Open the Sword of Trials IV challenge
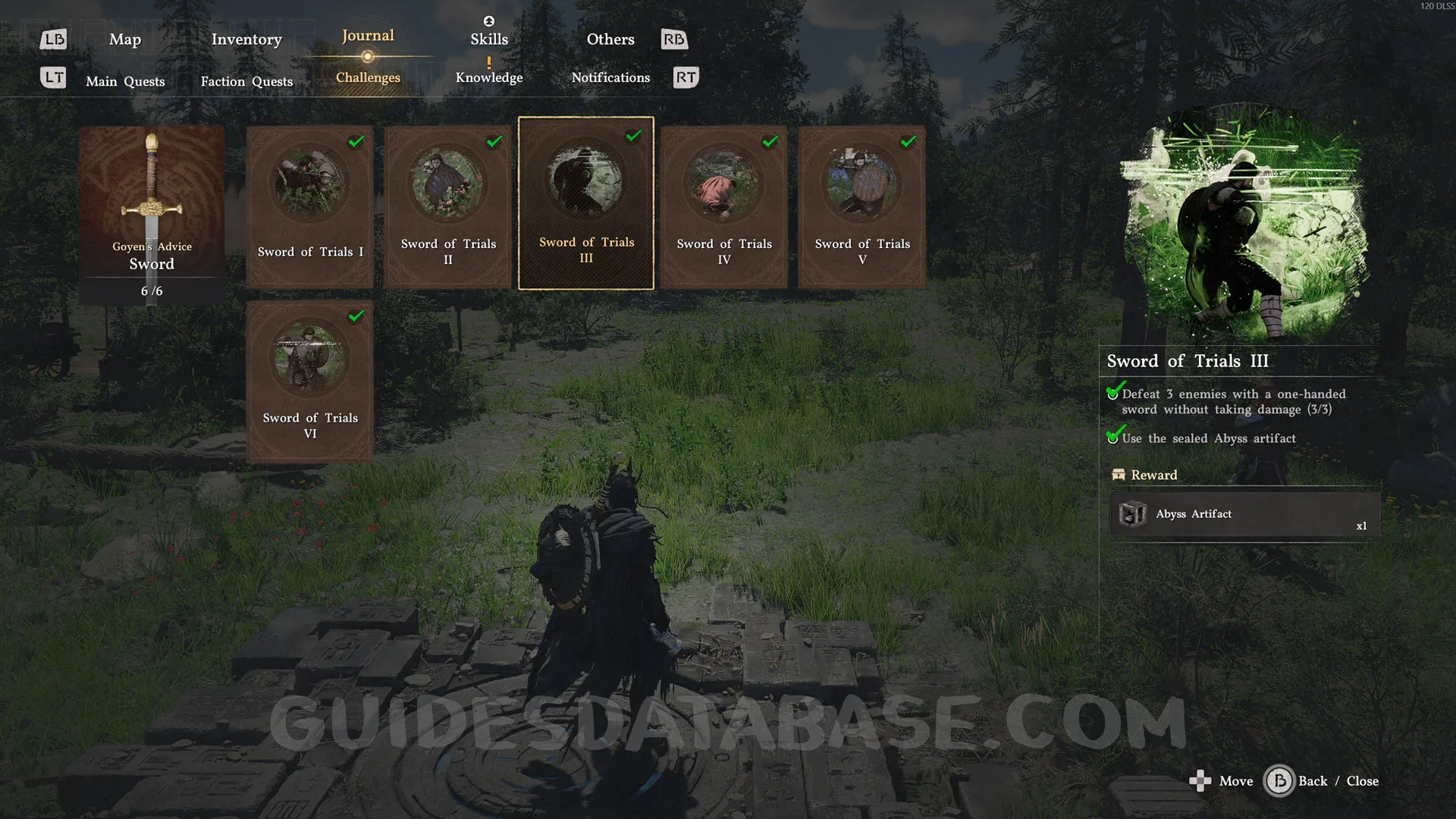1456x819 pixels. [x=724, y=206]
